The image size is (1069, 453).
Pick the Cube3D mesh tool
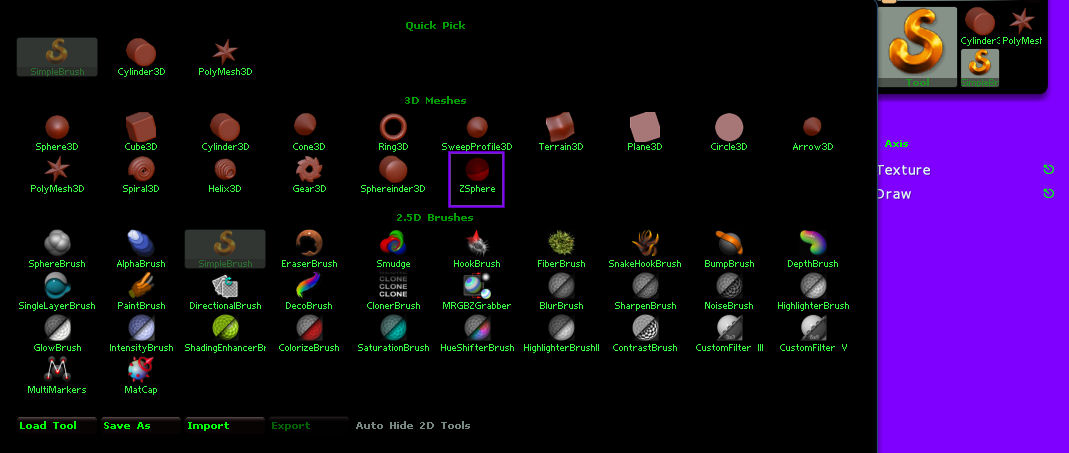140,132
